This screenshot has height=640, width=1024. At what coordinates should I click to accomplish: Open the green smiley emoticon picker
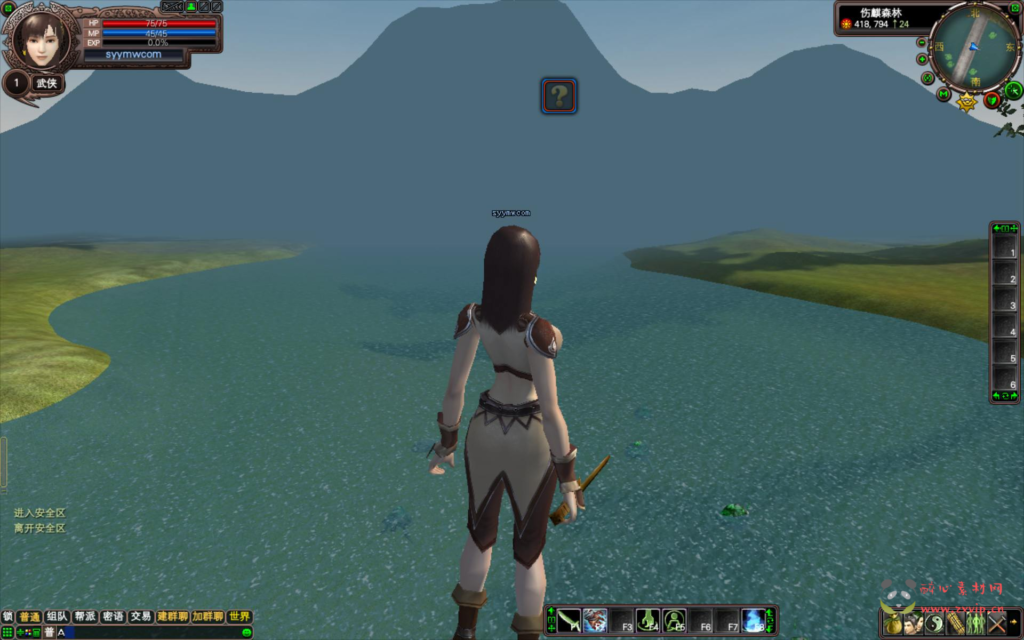point(246,632)
